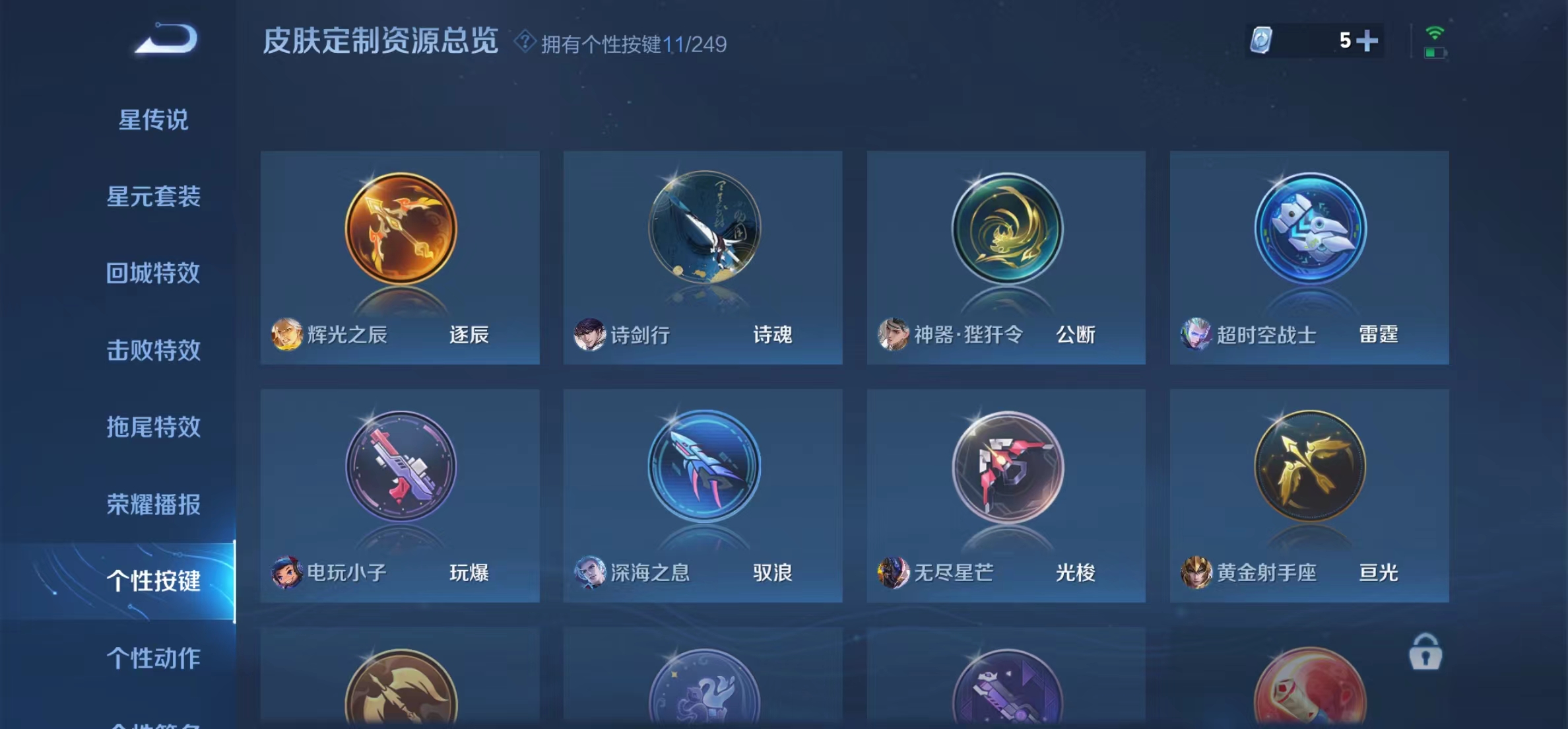
Task: Open the 星元套装 category
Action: click(x=154, y=197)
